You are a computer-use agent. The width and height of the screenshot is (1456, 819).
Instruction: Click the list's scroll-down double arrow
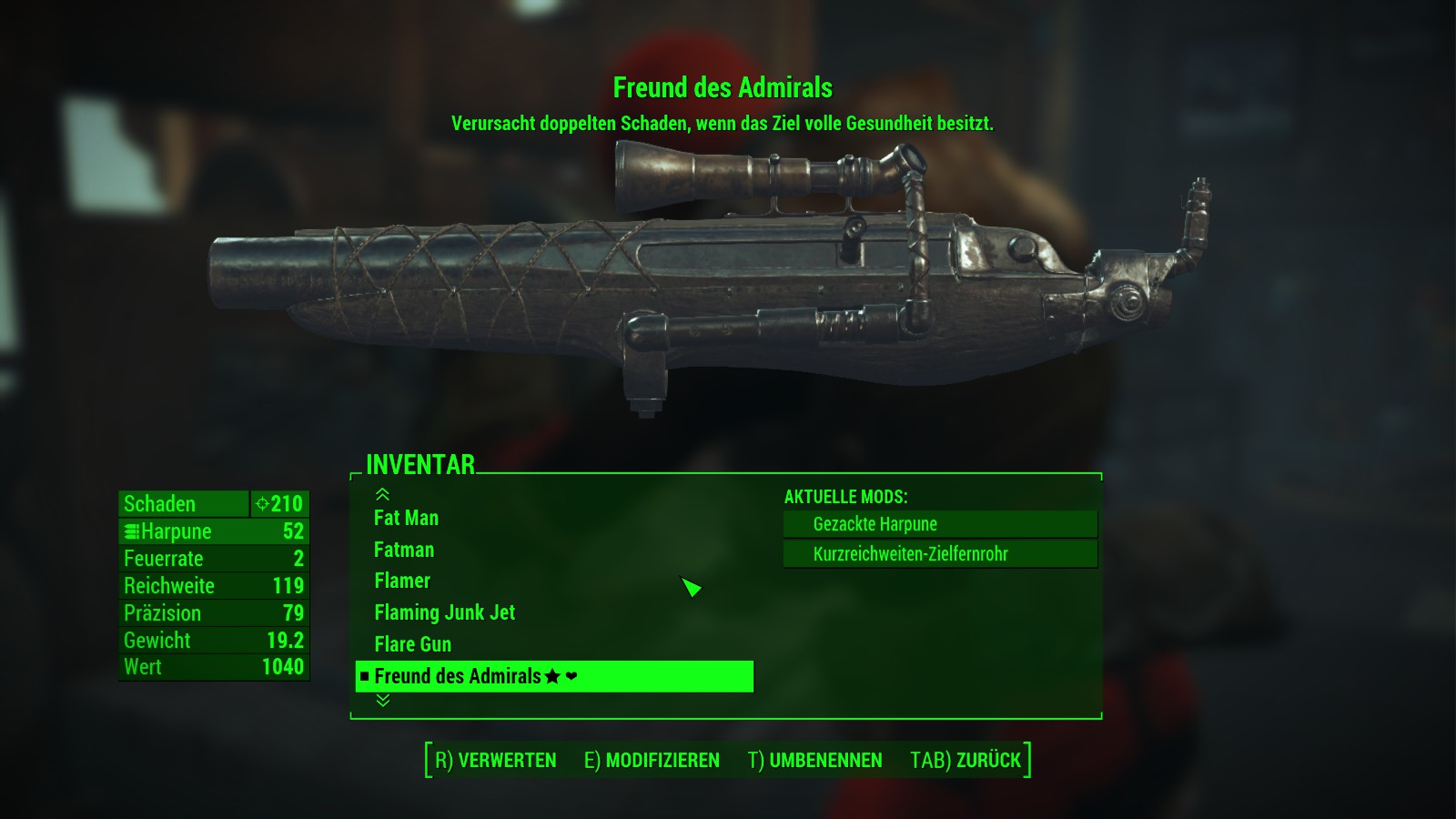point(383,700)
